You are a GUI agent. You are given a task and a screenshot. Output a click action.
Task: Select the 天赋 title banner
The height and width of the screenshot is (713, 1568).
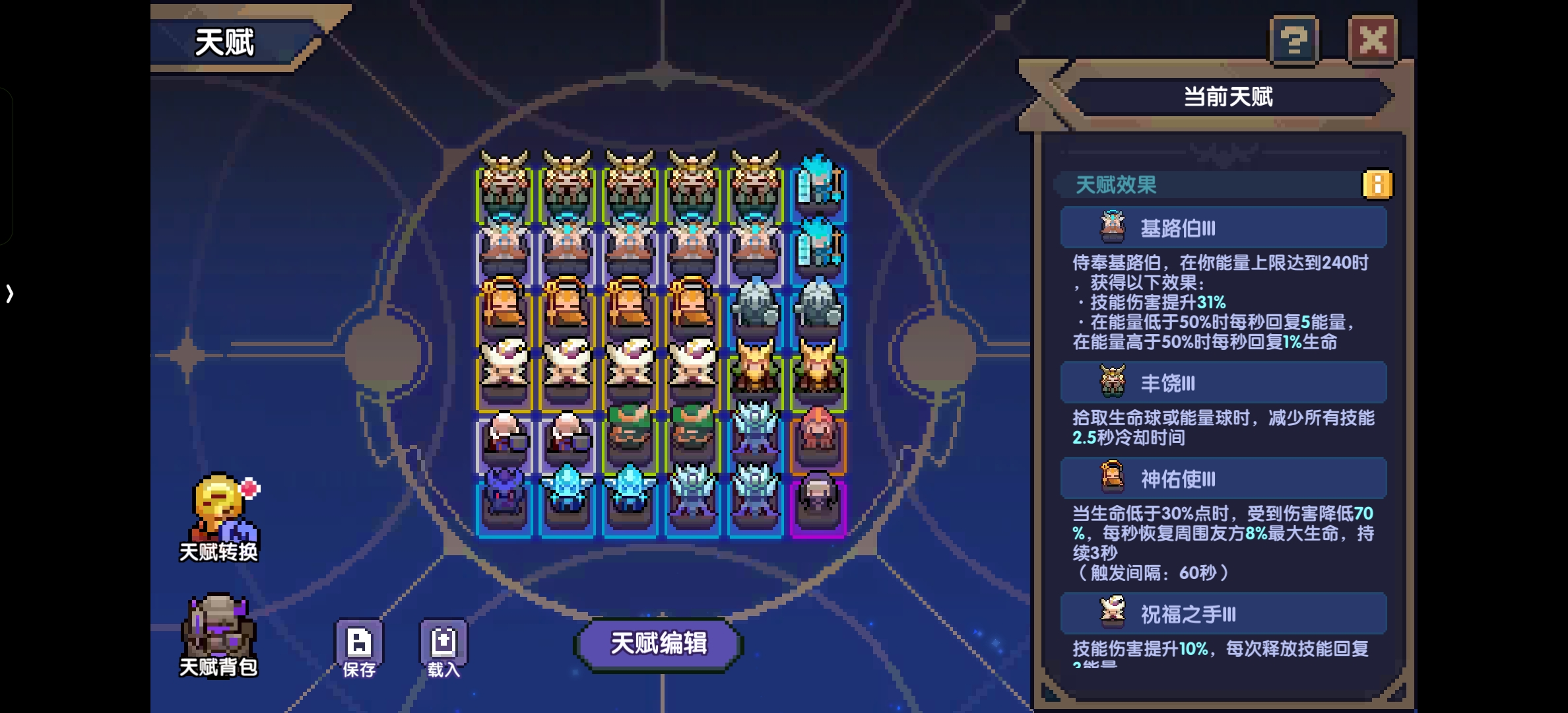224,41
